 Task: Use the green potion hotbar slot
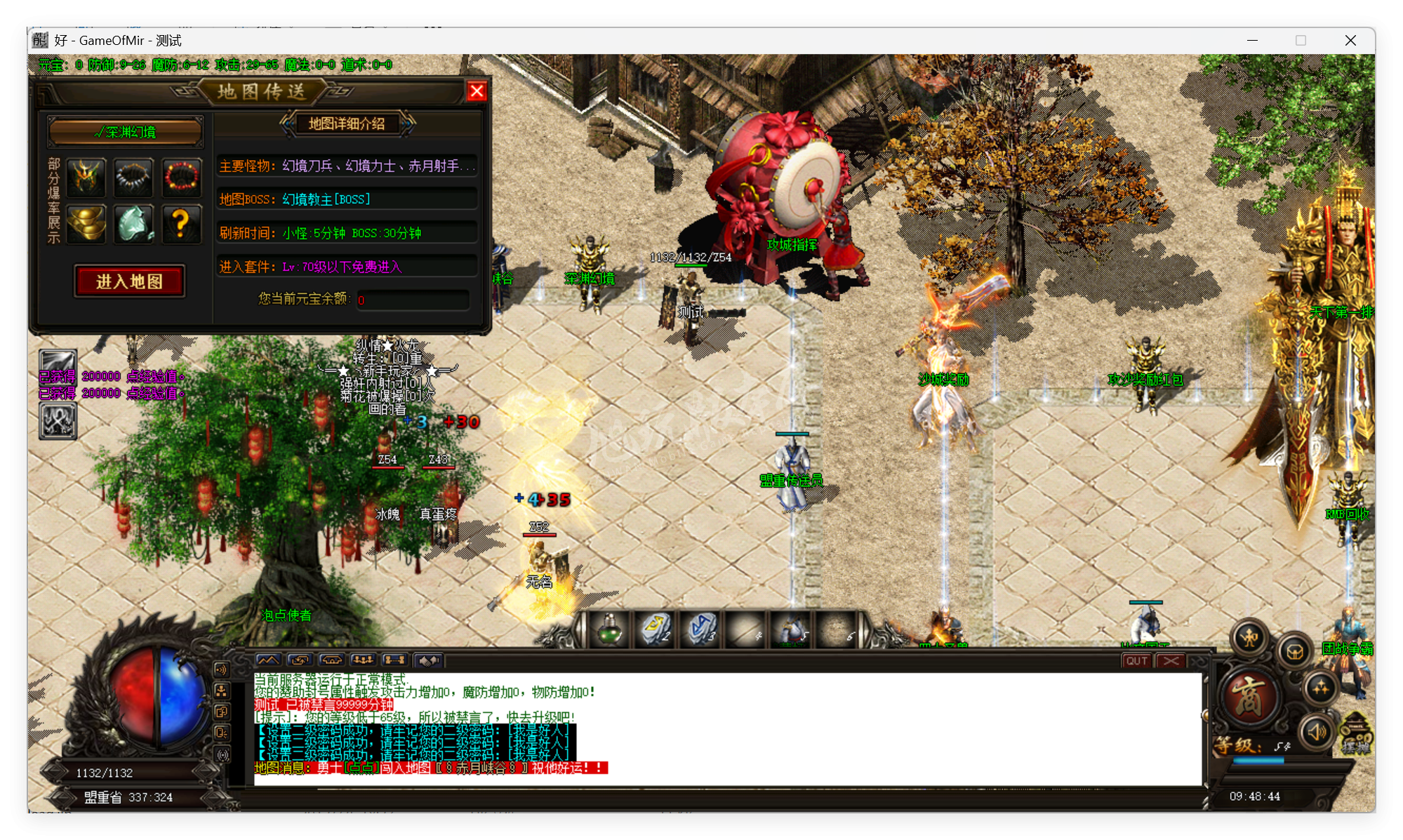click(x=609, y=629)
